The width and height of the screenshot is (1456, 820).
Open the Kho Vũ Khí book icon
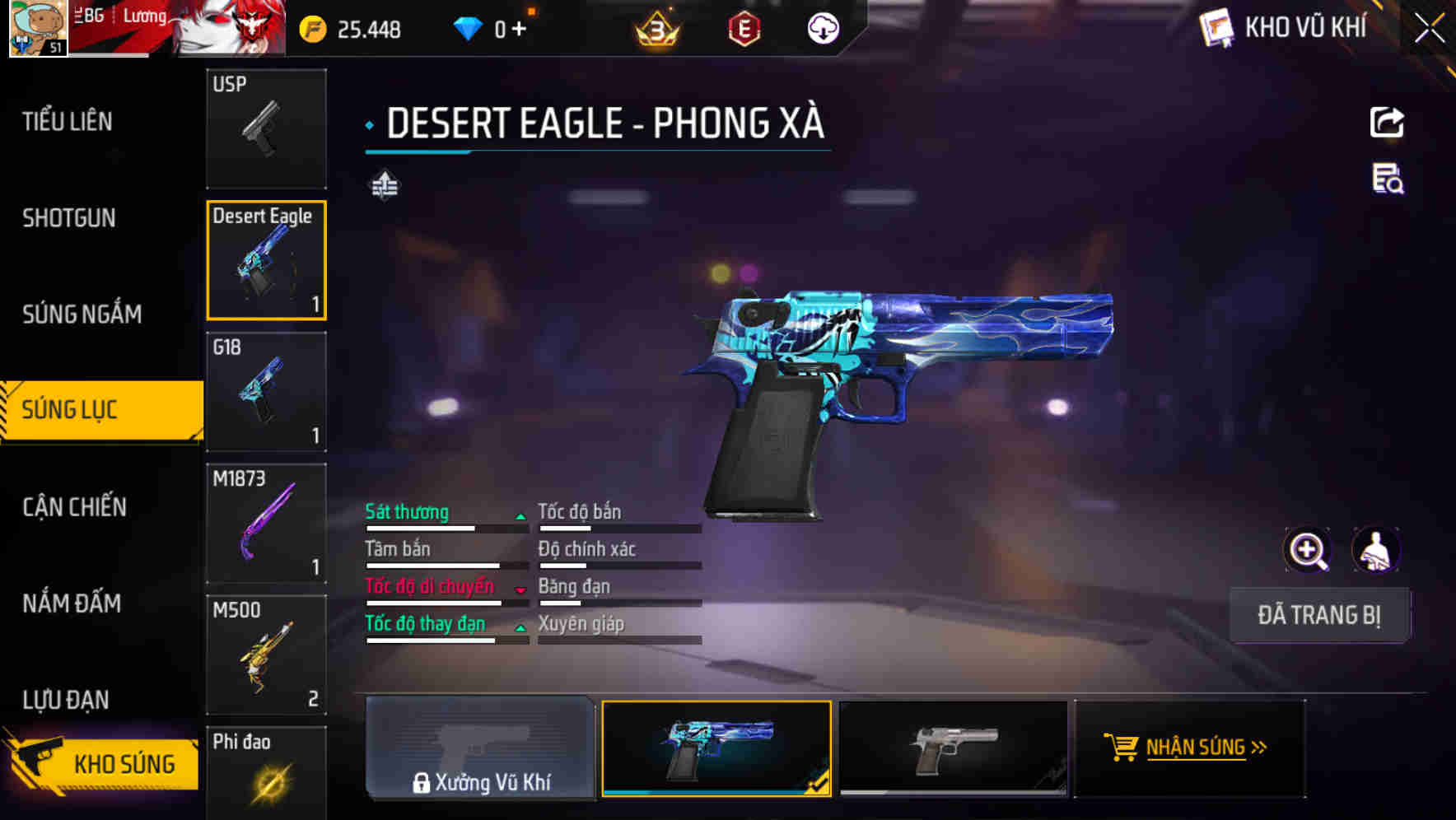coord(1214,27)
